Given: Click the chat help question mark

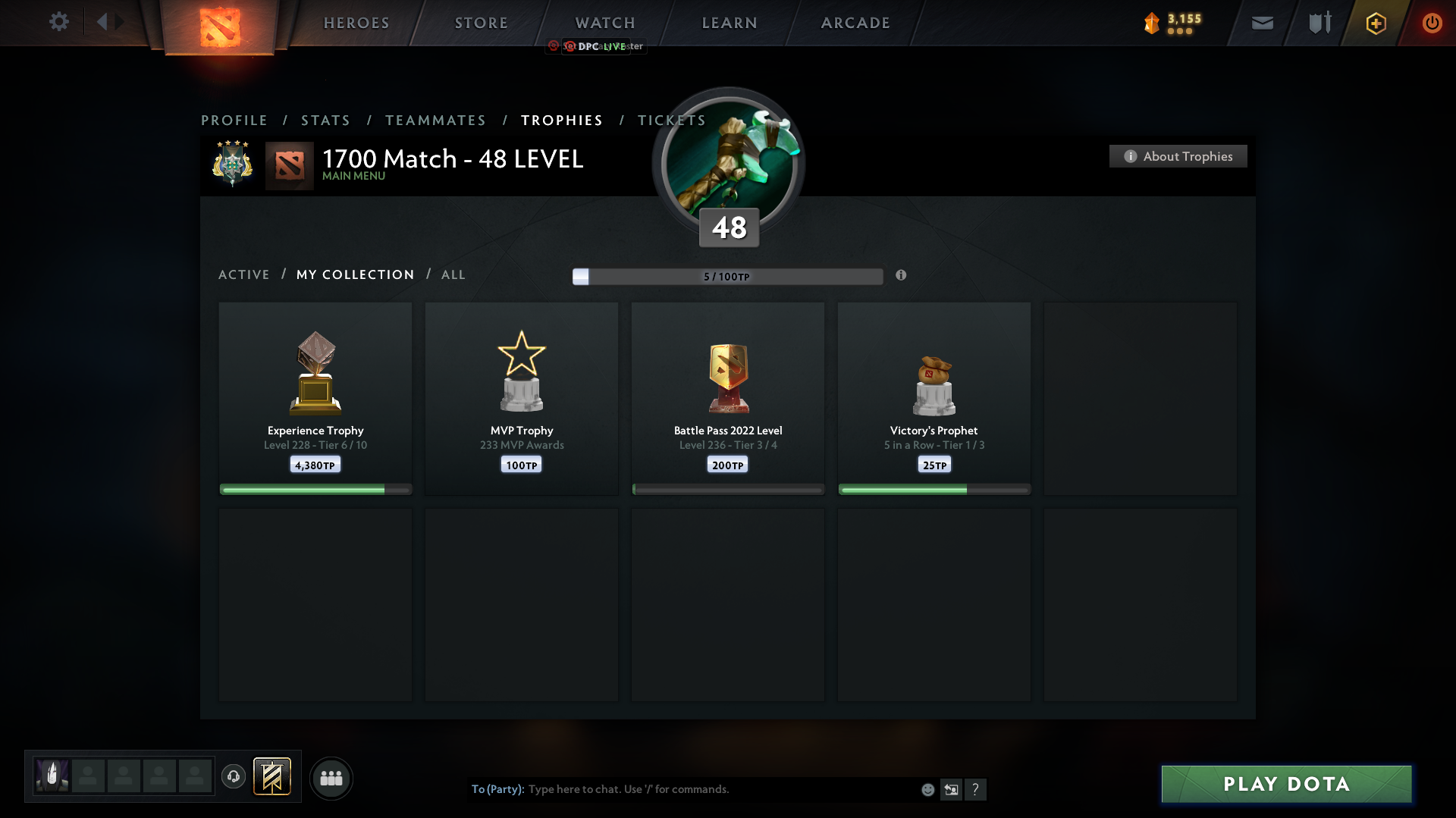Looking at the screenshot, I should 976,789.
